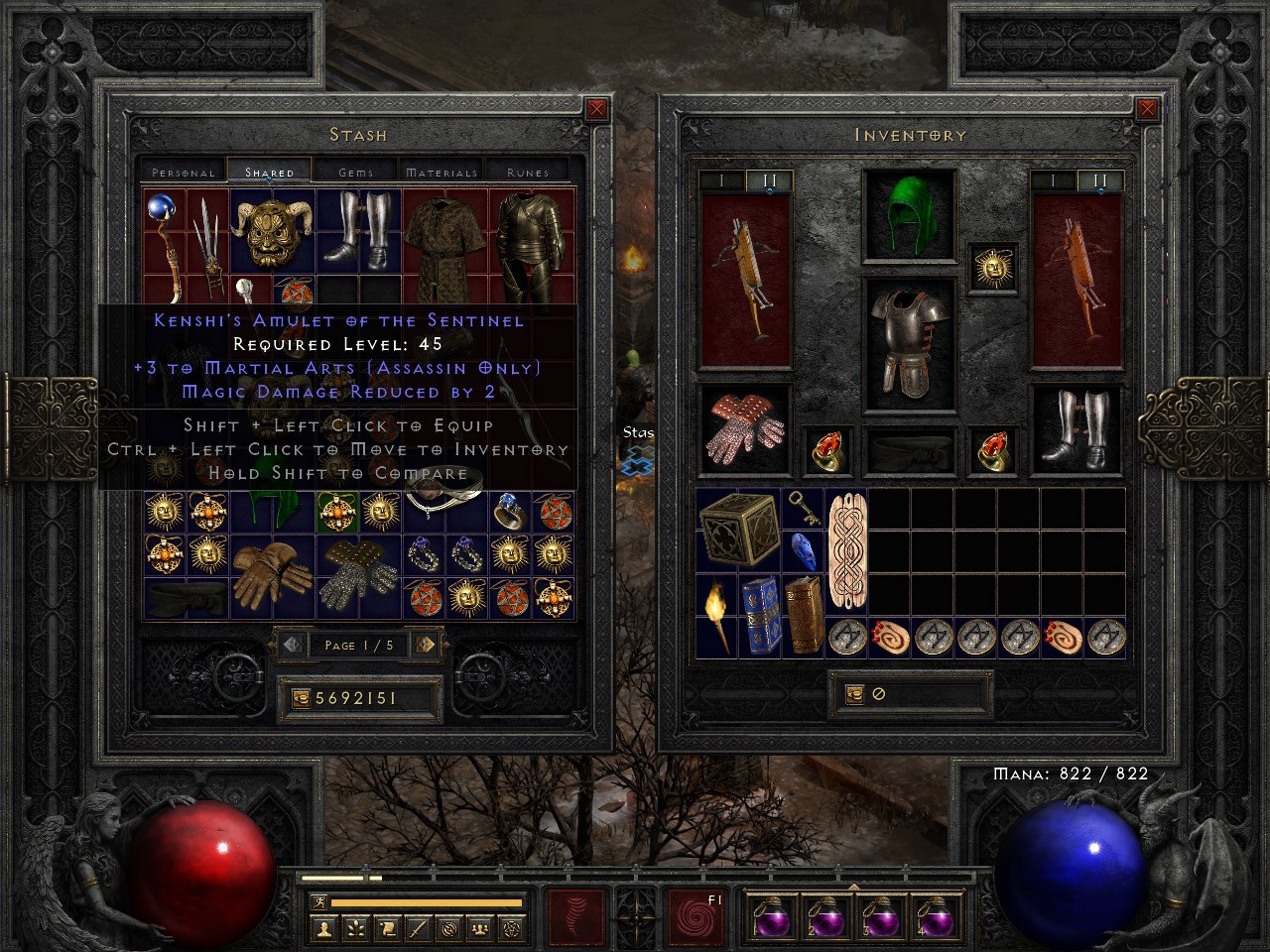This screenshot has width=1270, height=952.
Task: Open the quest log scroll icon
Action: point(387,929)
